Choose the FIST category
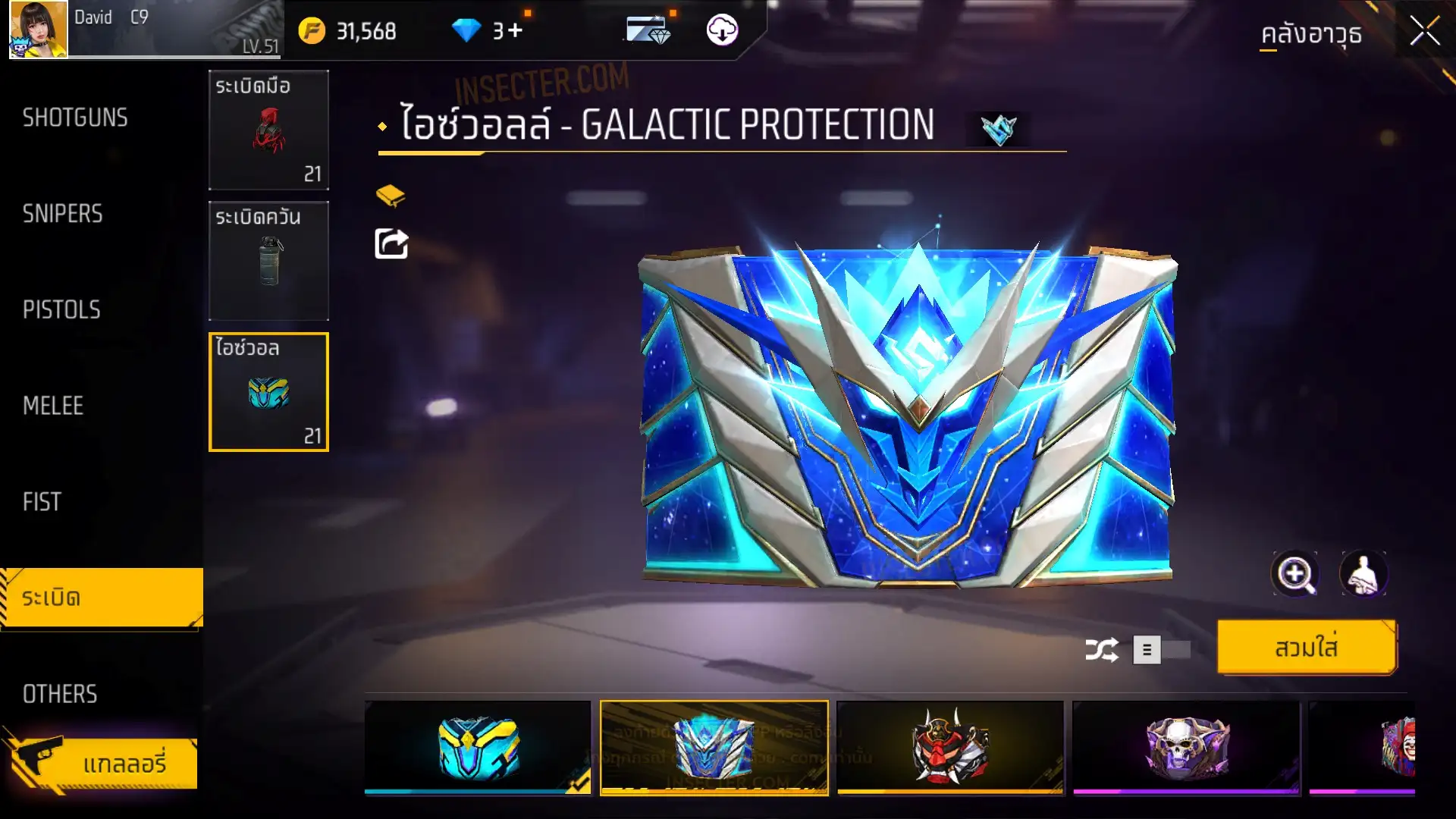 (x=42, y=501)
